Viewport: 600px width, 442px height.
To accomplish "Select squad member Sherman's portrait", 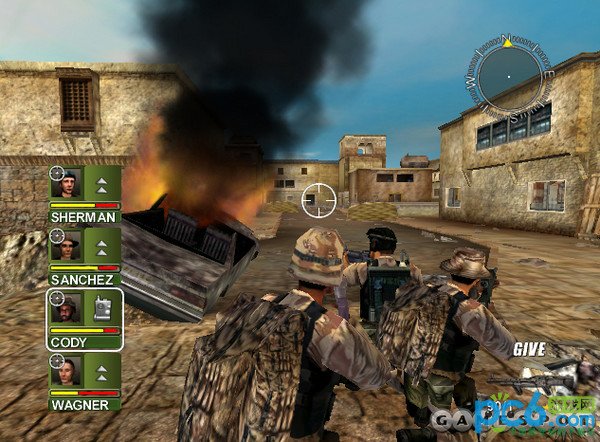I will click(68, 184).
